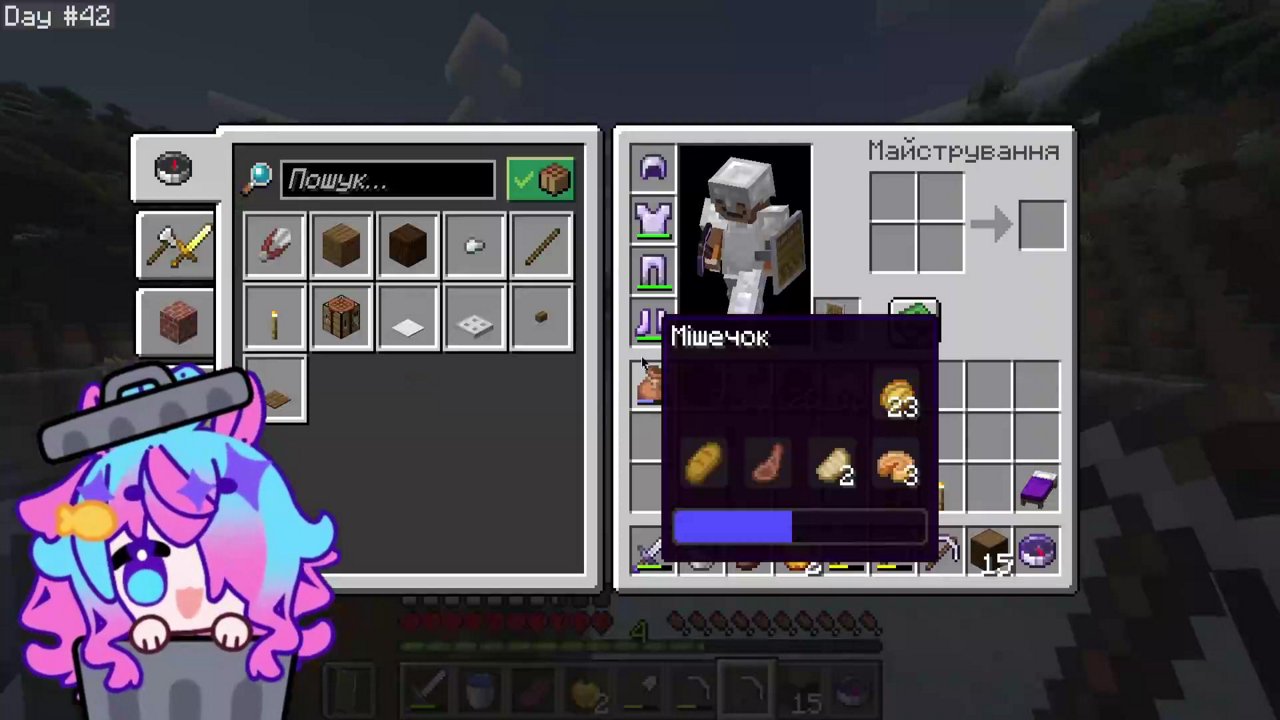Select the helmet armor slot icon
This screenshot has height=720, width=1280.
[x=653, y=168]
